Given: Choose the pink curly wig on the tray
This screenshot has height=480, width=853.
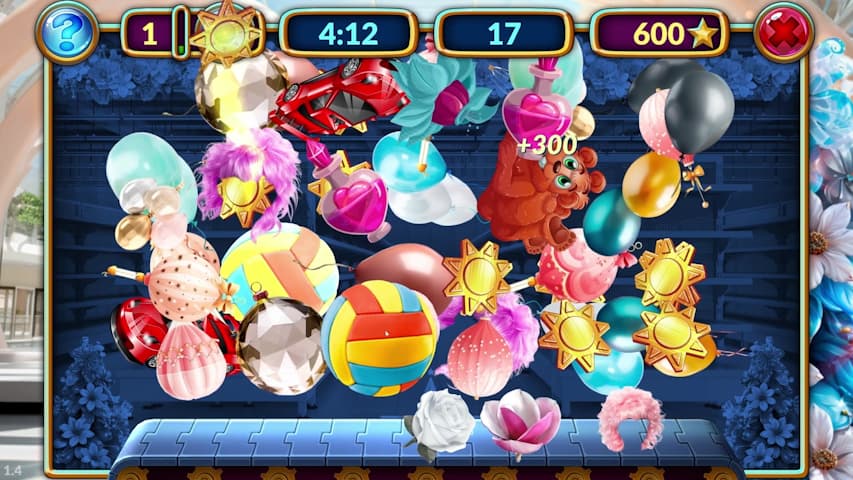Looking at the screenshot, I should click(631, 419).
